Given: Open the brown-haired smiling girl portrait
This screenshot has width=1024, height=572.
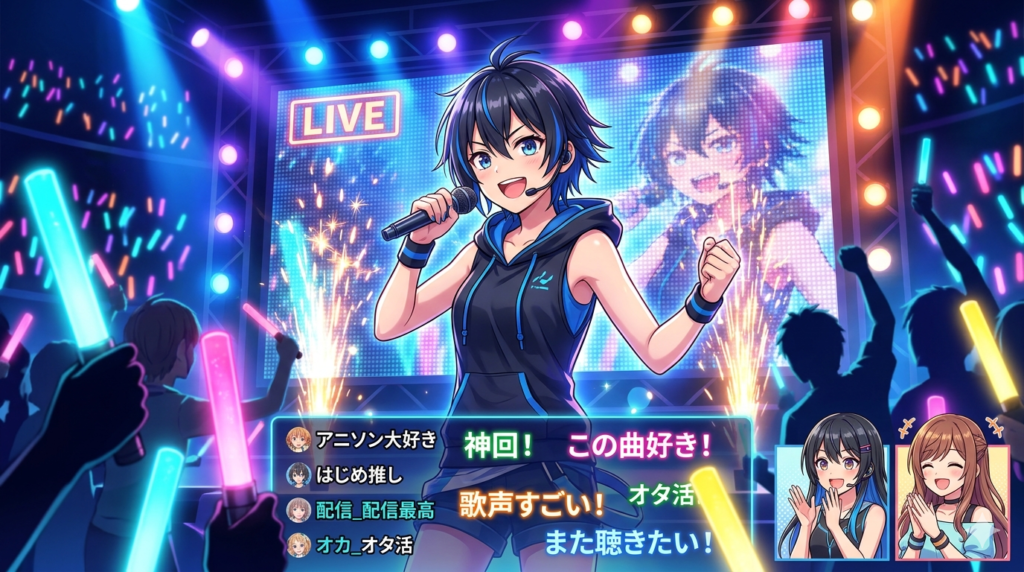Looking at the screenshot, I should coord(946,501).
